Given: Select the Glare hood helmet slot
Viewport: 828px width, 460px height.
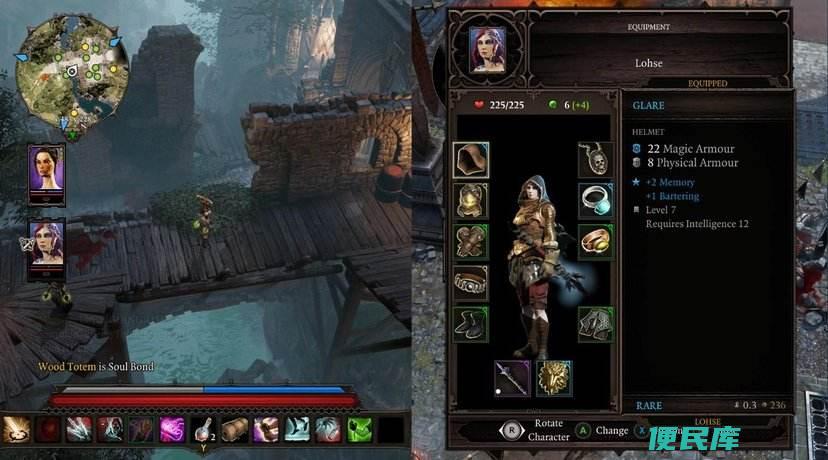Looking at the screenshot, I should (471, 159).
